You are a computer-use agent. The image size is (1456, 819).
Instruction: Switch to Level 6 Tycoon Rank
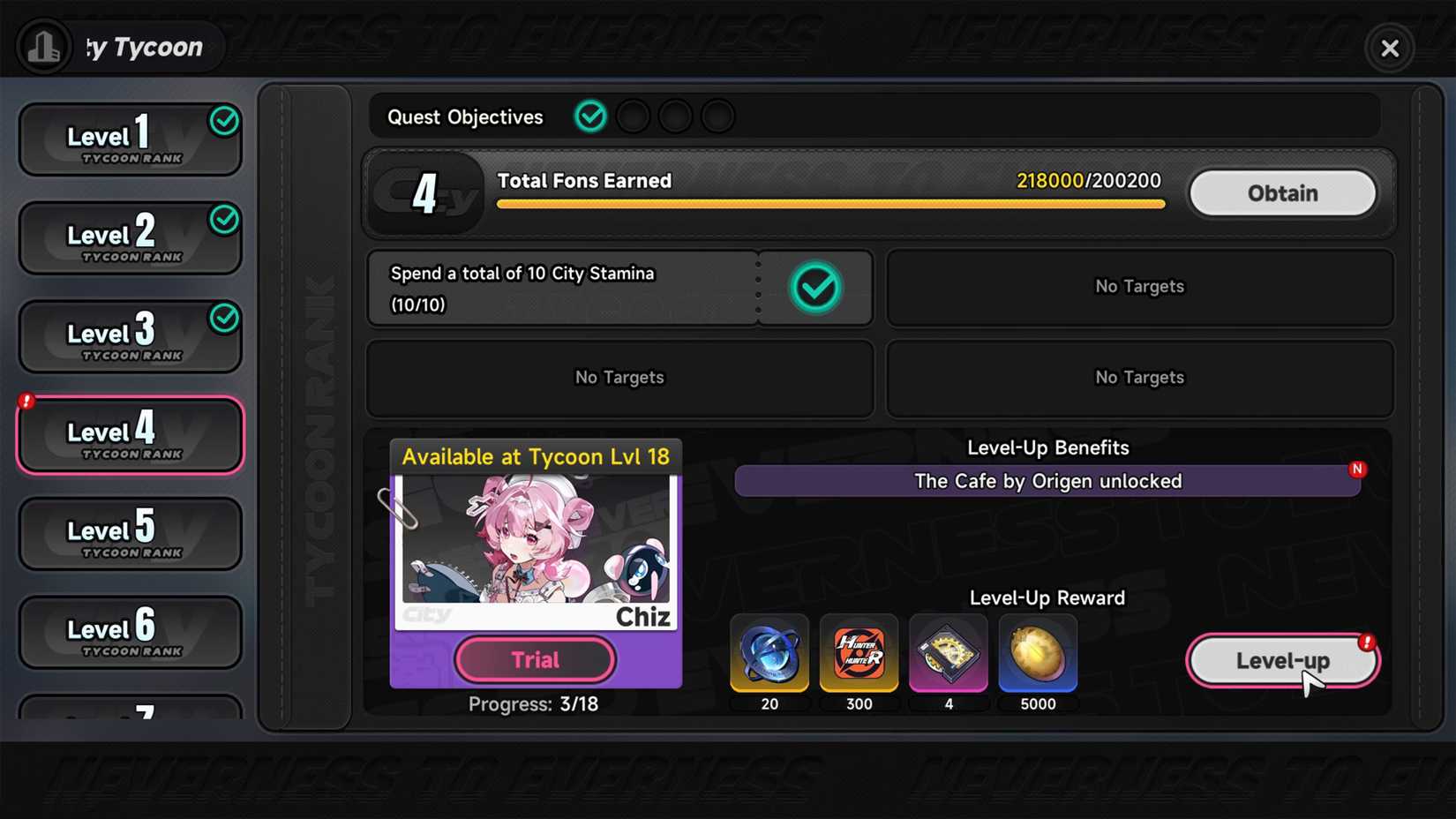130,632
